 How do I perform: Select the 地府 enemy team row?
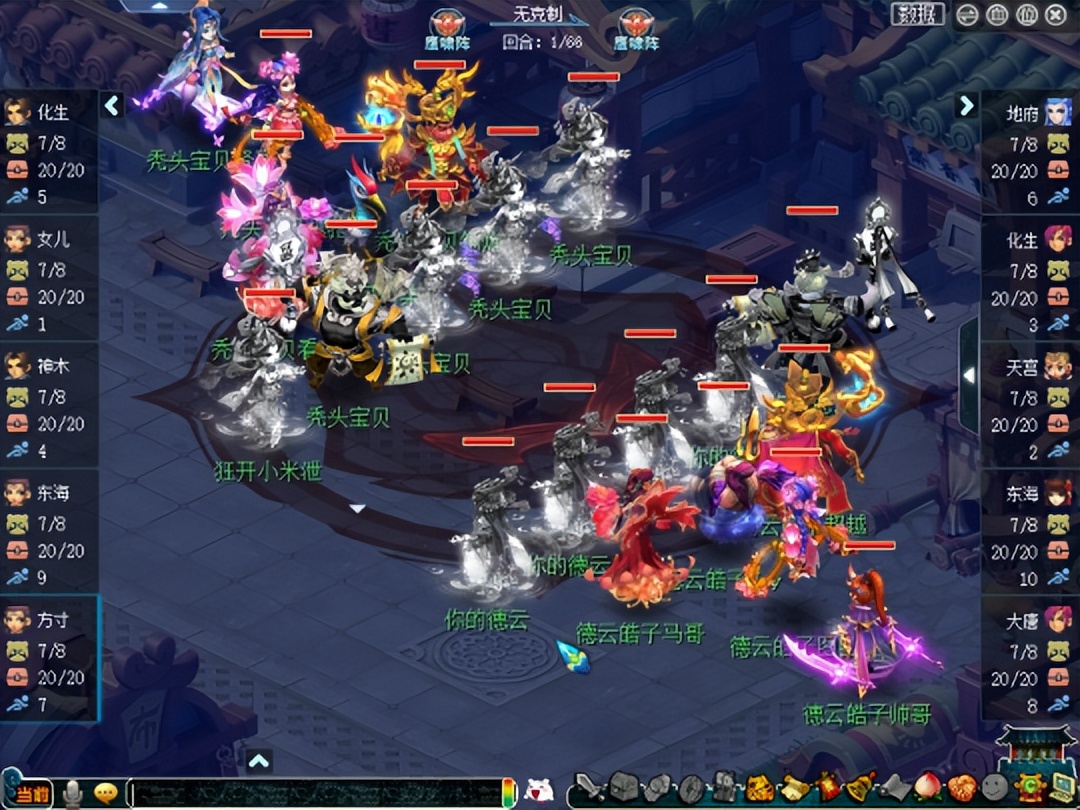1030,152
